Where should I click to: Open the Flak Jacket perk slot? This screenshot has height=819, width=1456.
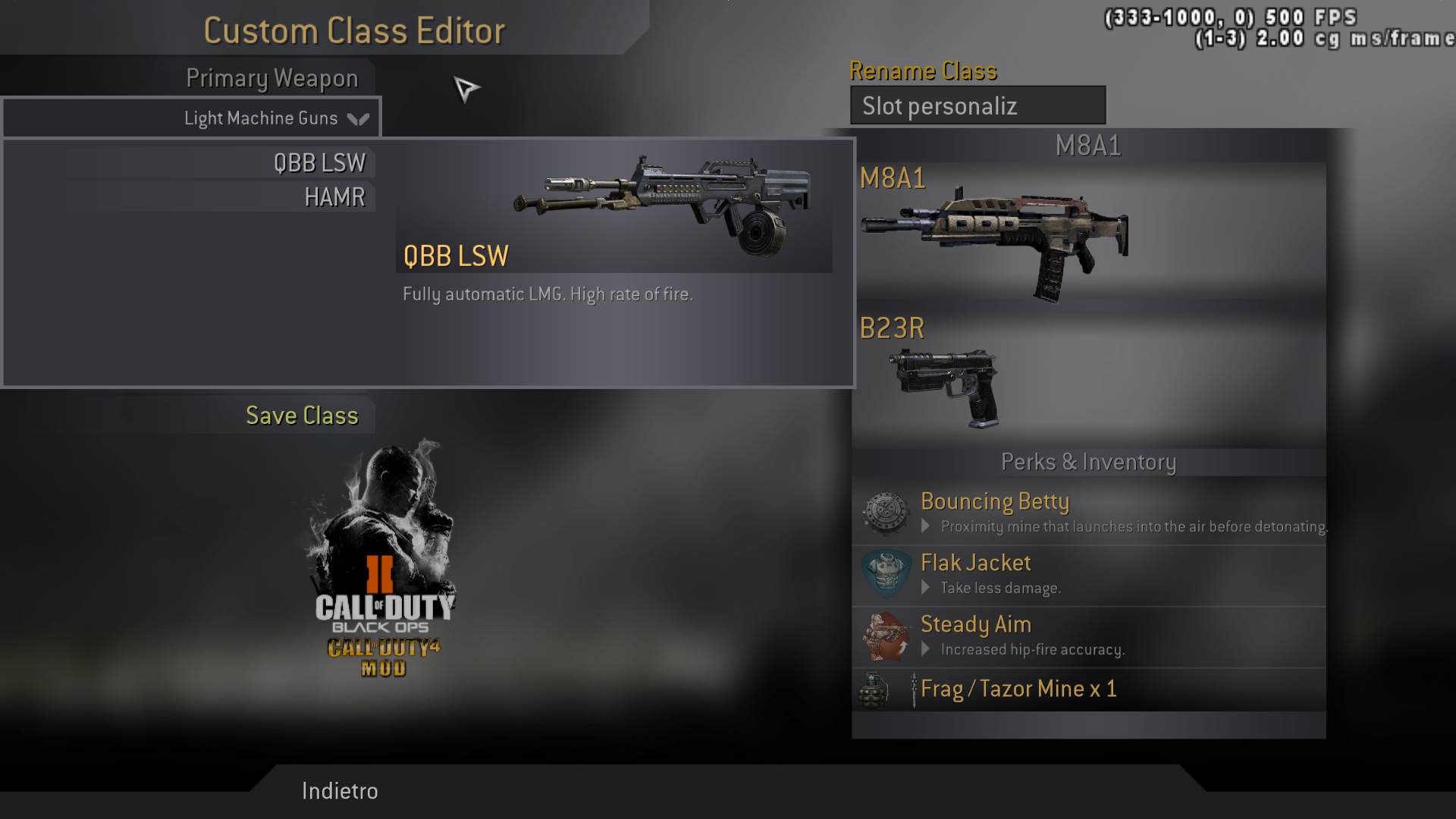[x=1089, y=575]
